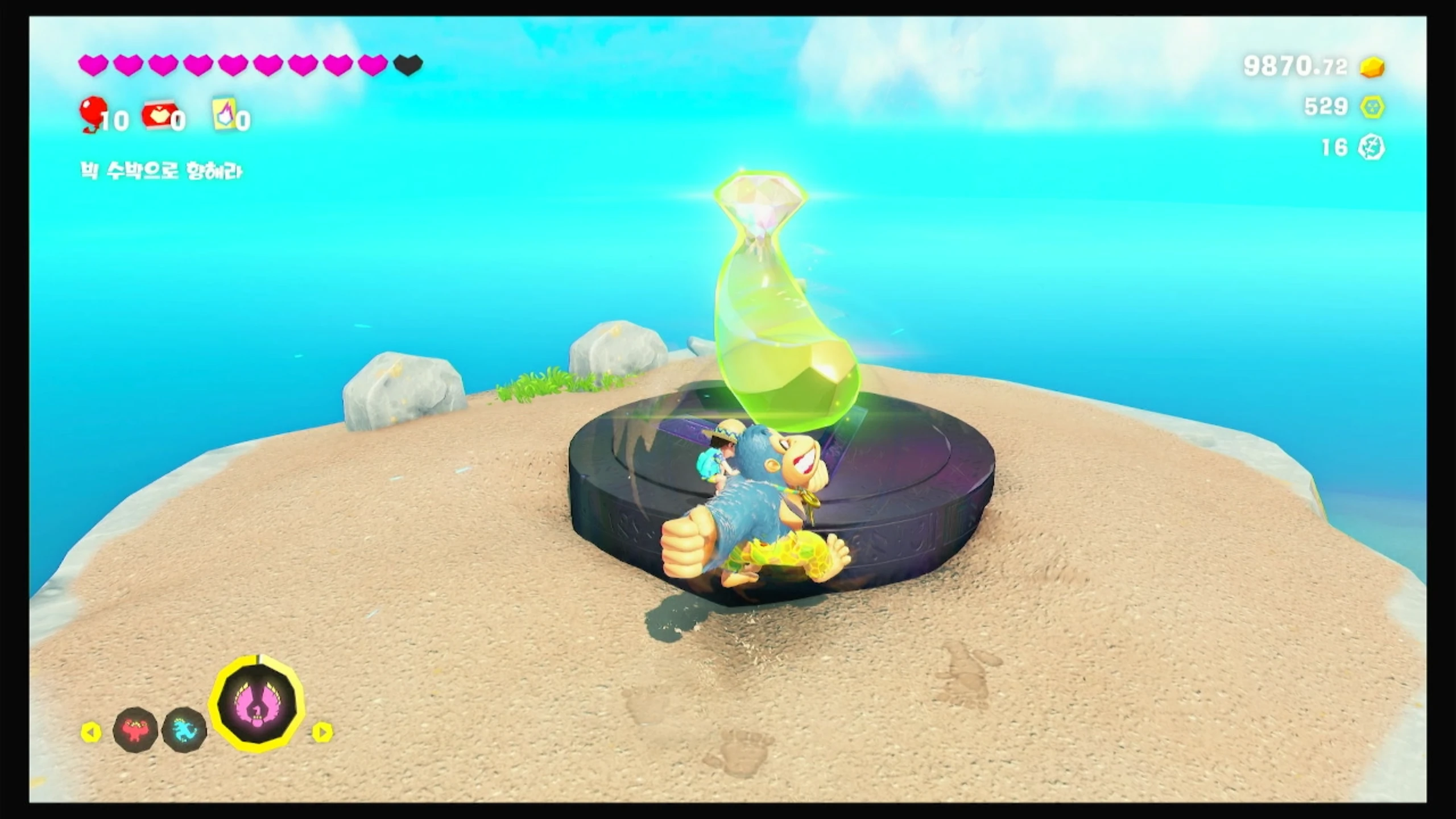Select the yellow flame juice carton icon

click(224, 114)
